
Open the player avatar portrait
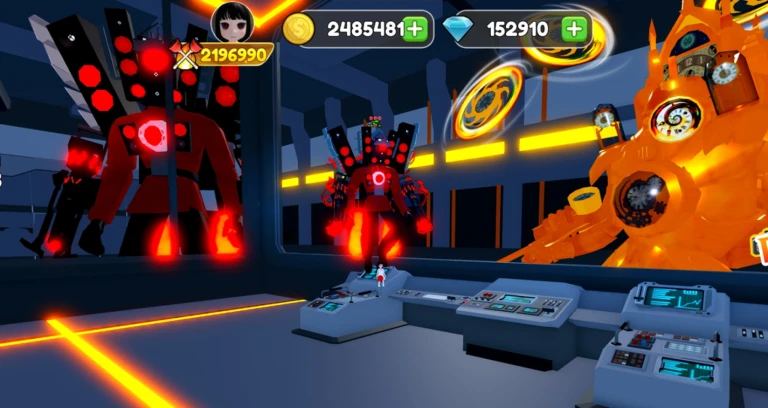click(233, 22)
